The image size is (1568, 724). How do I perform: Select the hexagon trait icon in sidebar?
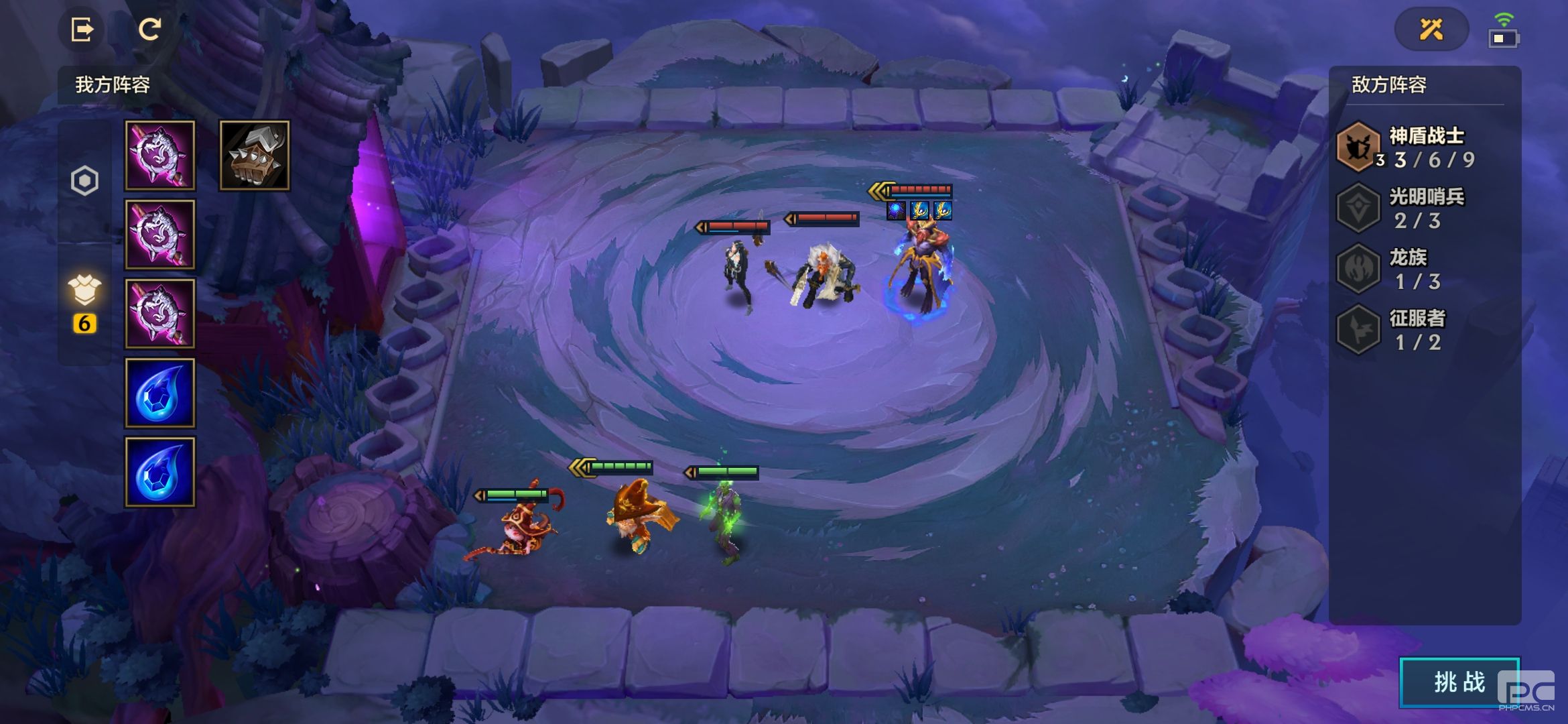pos(84,180)
